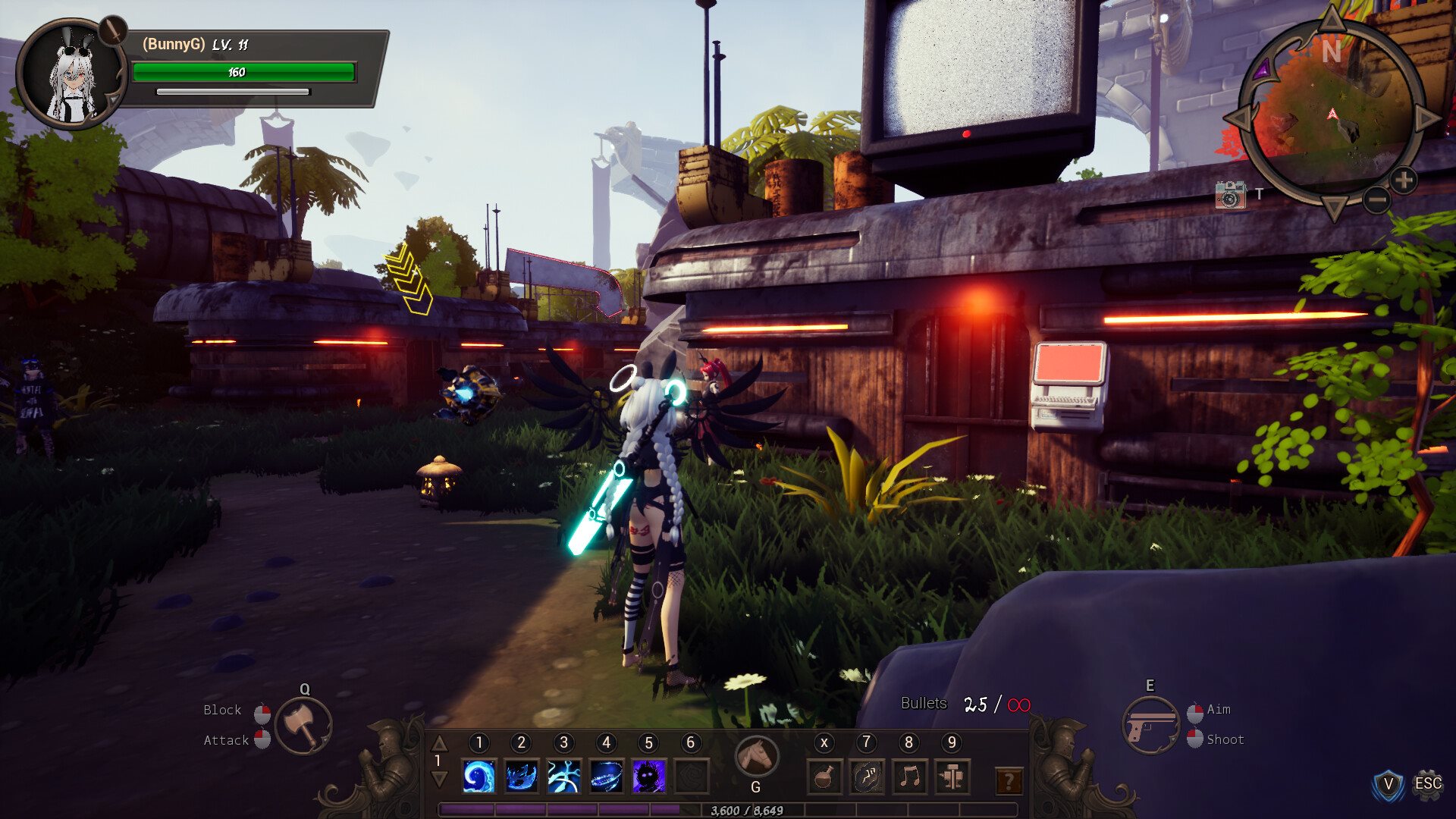
Task: Trigger the blue ring ability in slot 4
Action: pyautogui.click(x=606, y=777)
